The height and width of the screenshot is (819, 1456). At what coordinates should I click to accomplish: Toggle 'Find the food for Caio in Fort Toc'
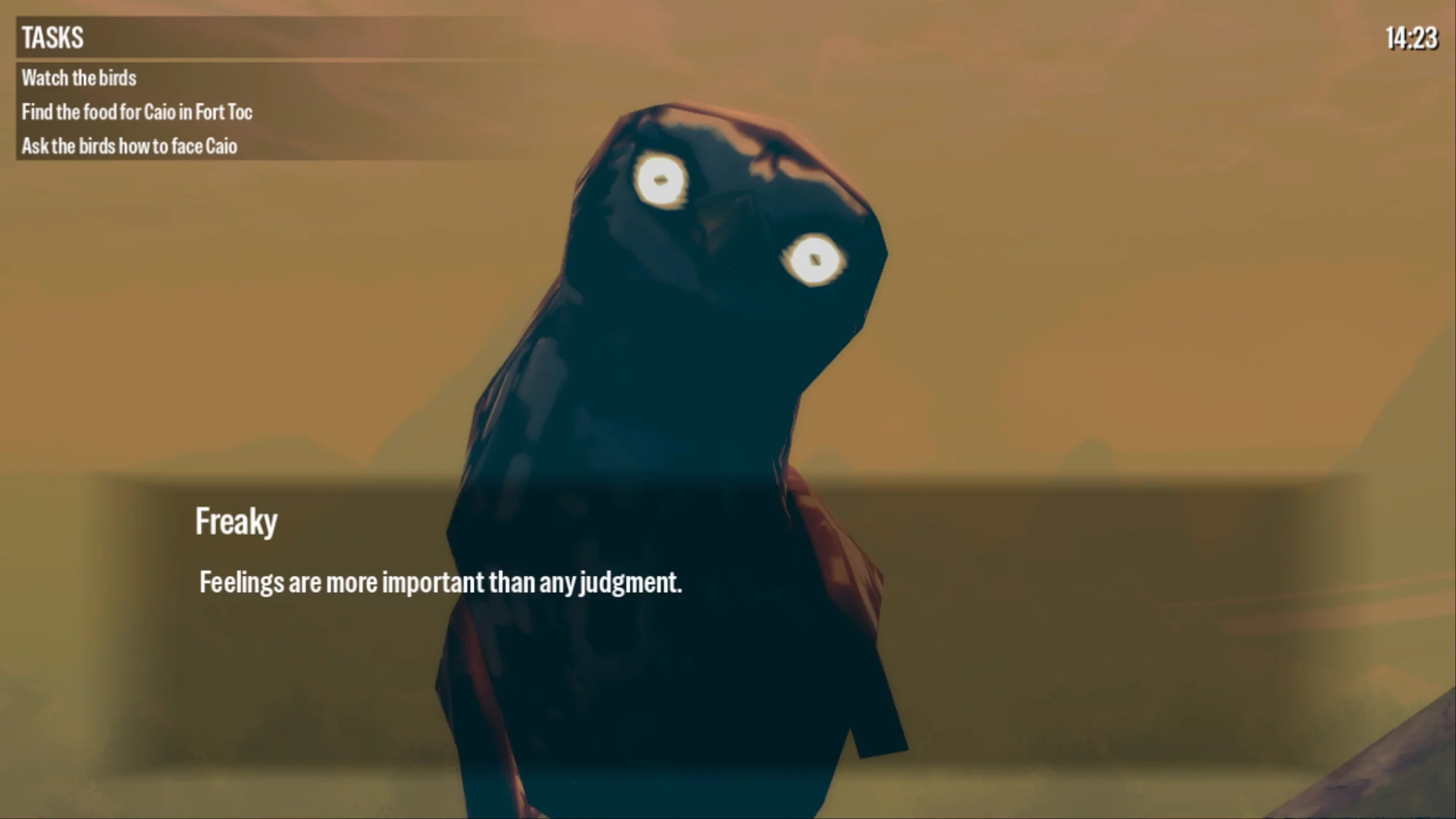coord(138,112)
